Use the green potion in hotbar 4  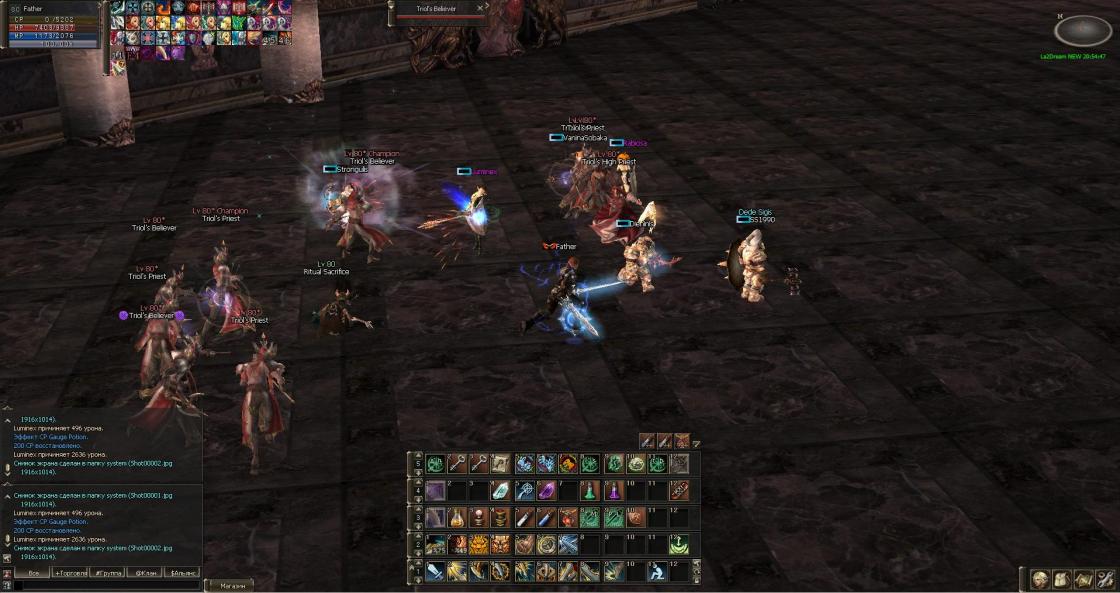(x=590, y=491)
